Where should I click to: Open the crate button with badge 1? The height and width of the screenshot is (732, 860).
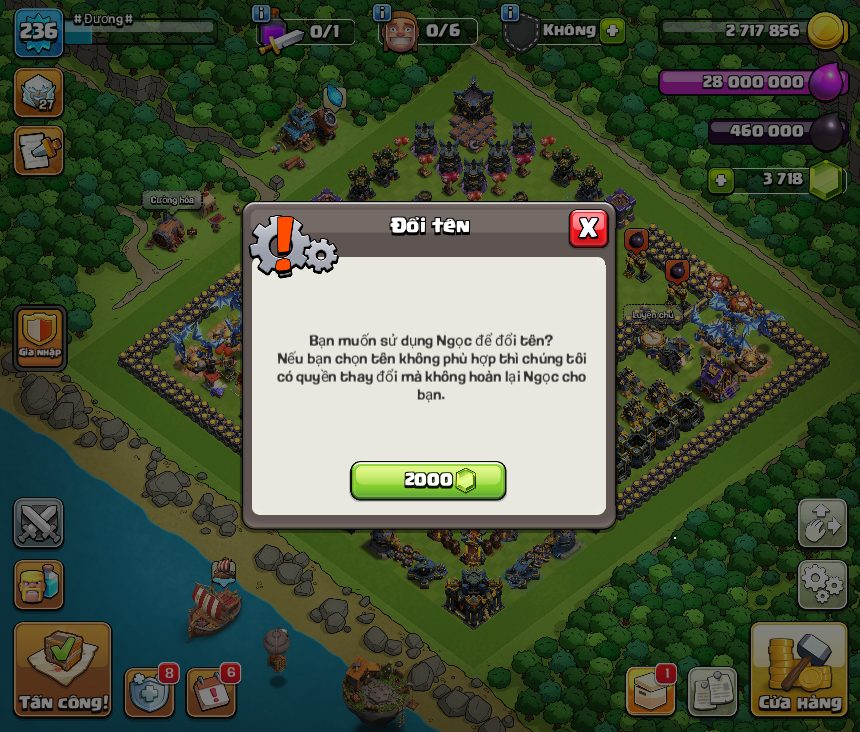(x=650, y=692)
